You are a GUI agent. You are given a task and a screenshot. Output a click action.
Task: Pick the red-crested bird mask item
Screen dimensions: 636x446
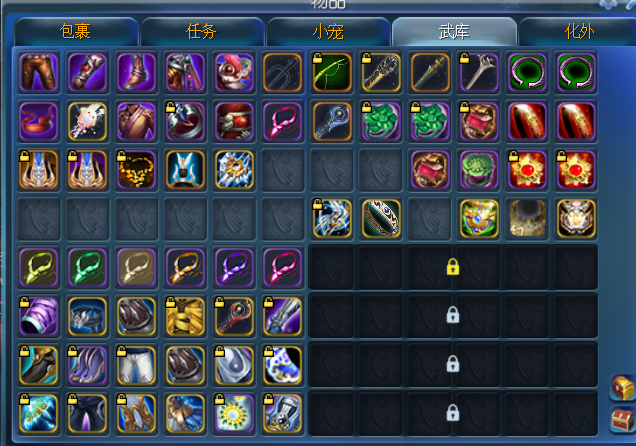click(x=234, y=72)
